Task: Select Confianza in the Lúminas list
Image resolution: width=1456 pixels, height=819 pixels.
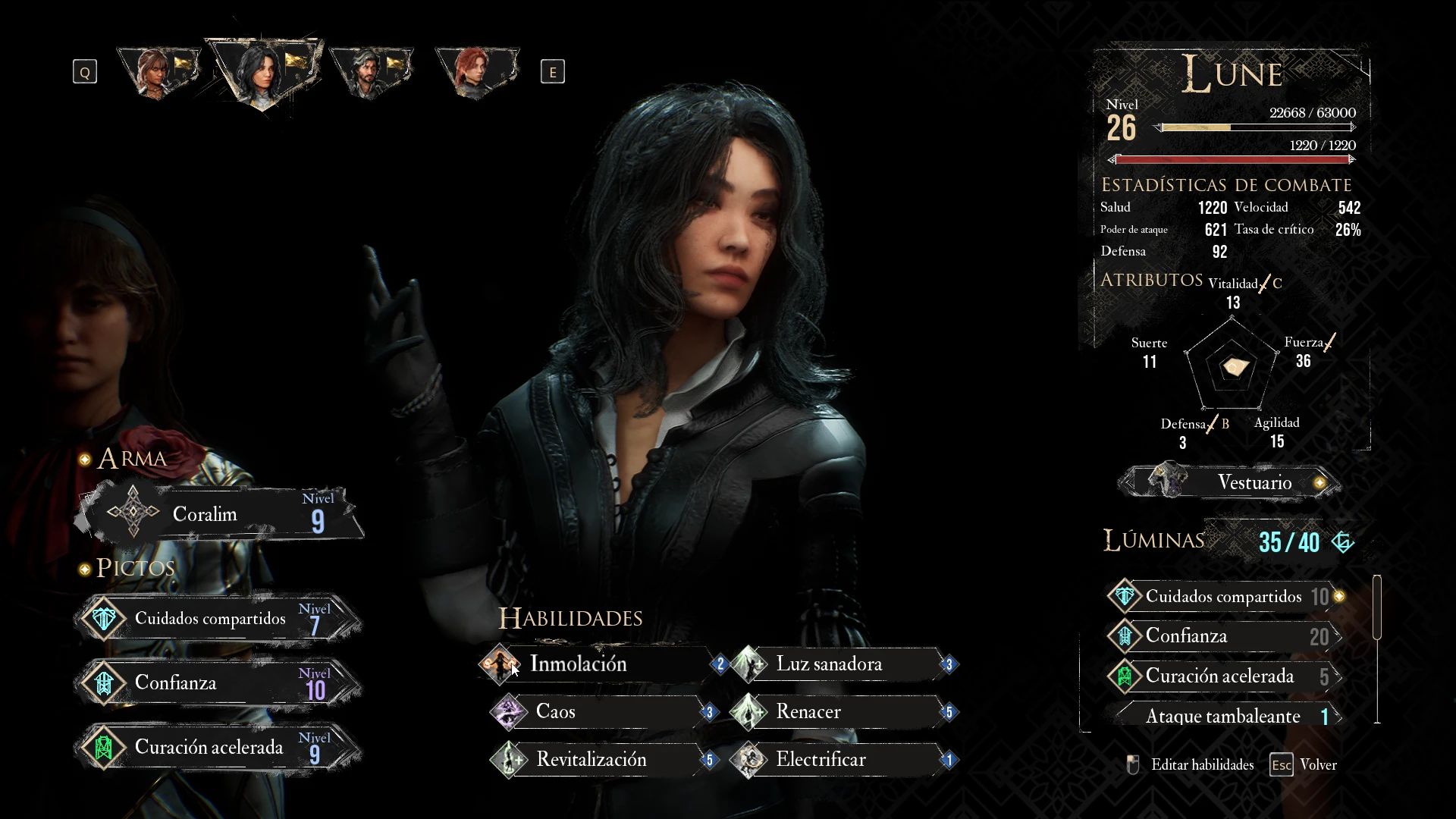Action: tap(1224, 636)
